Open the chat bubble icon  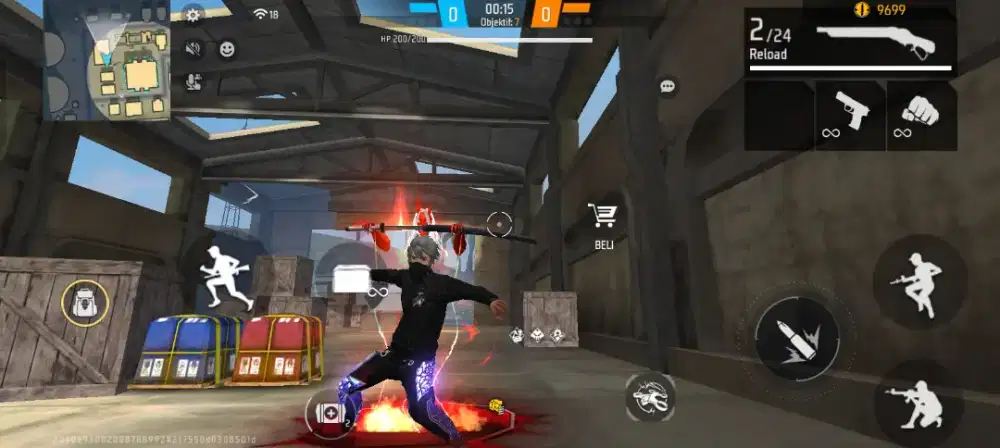[x=668, y=87]
